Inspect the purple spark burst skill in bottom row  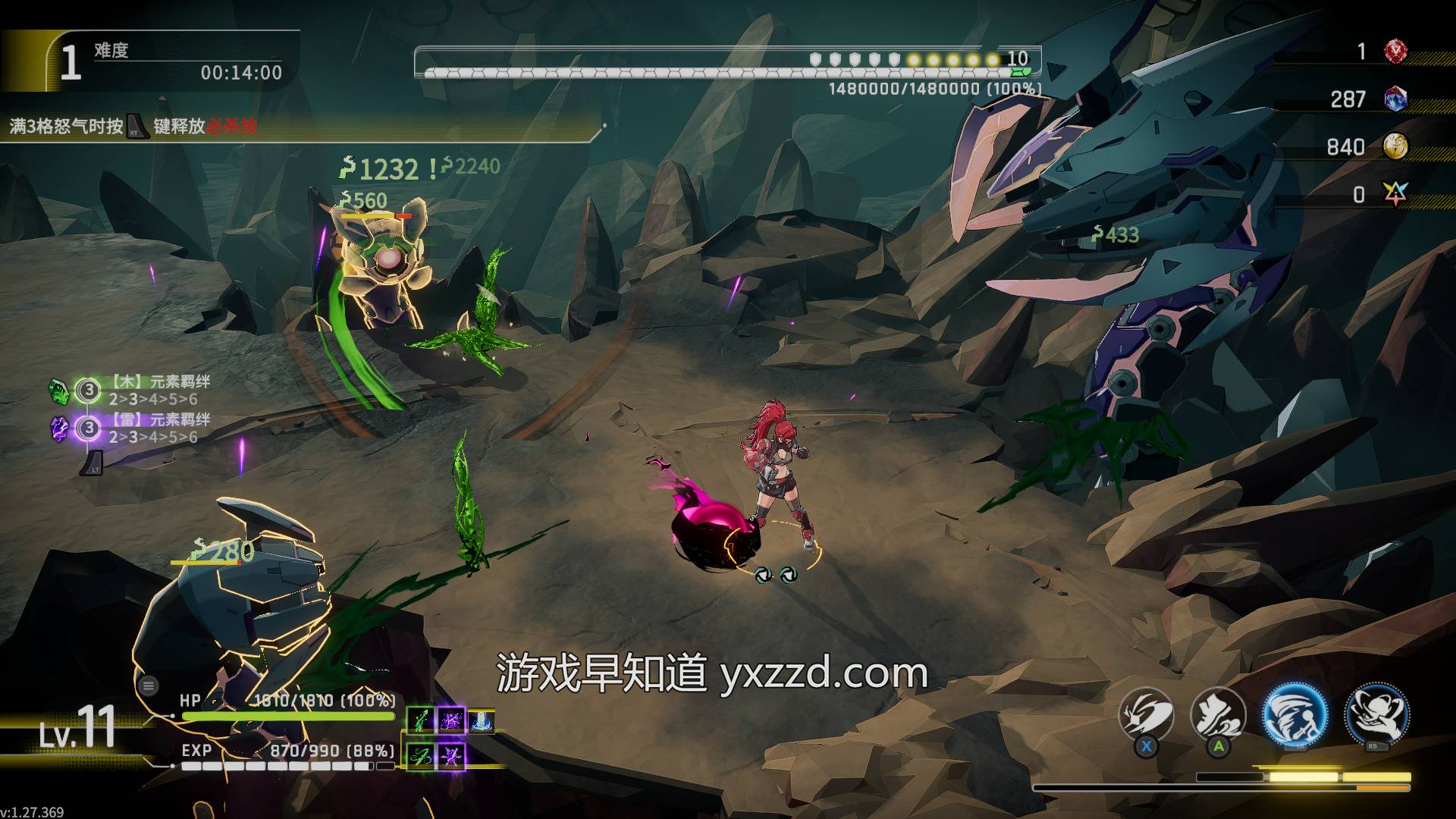452,755
